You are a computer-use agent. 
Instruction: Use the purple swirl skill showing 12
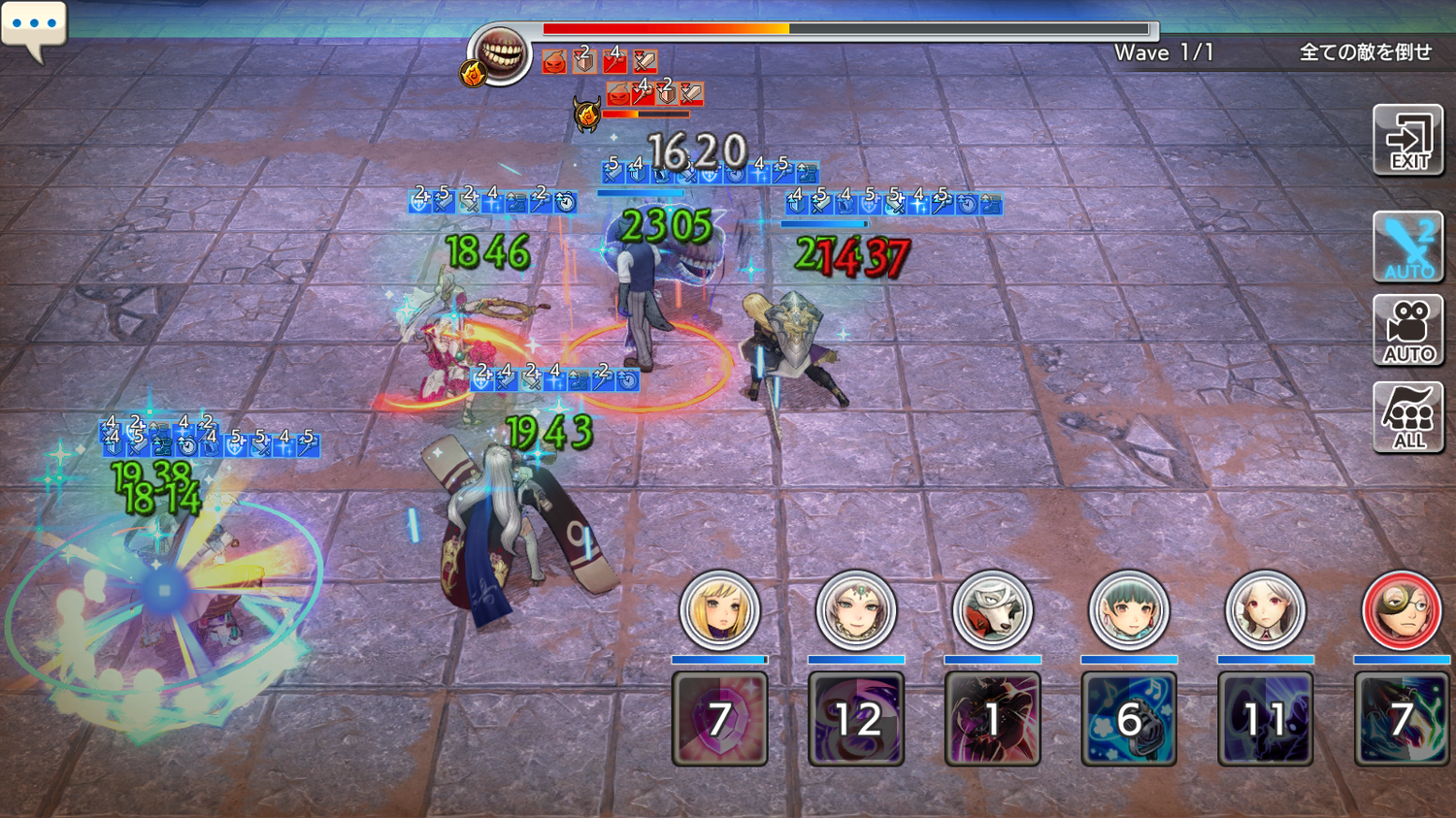[855, 719]
